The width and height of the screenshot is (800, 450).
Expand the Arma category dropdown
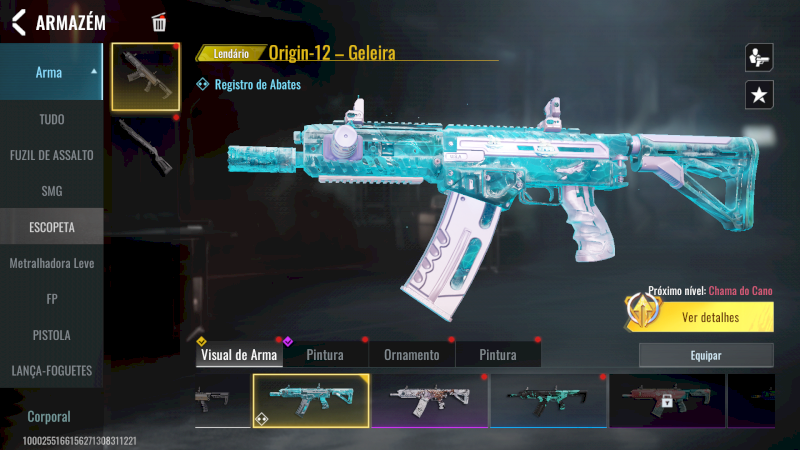click(52, 72)
